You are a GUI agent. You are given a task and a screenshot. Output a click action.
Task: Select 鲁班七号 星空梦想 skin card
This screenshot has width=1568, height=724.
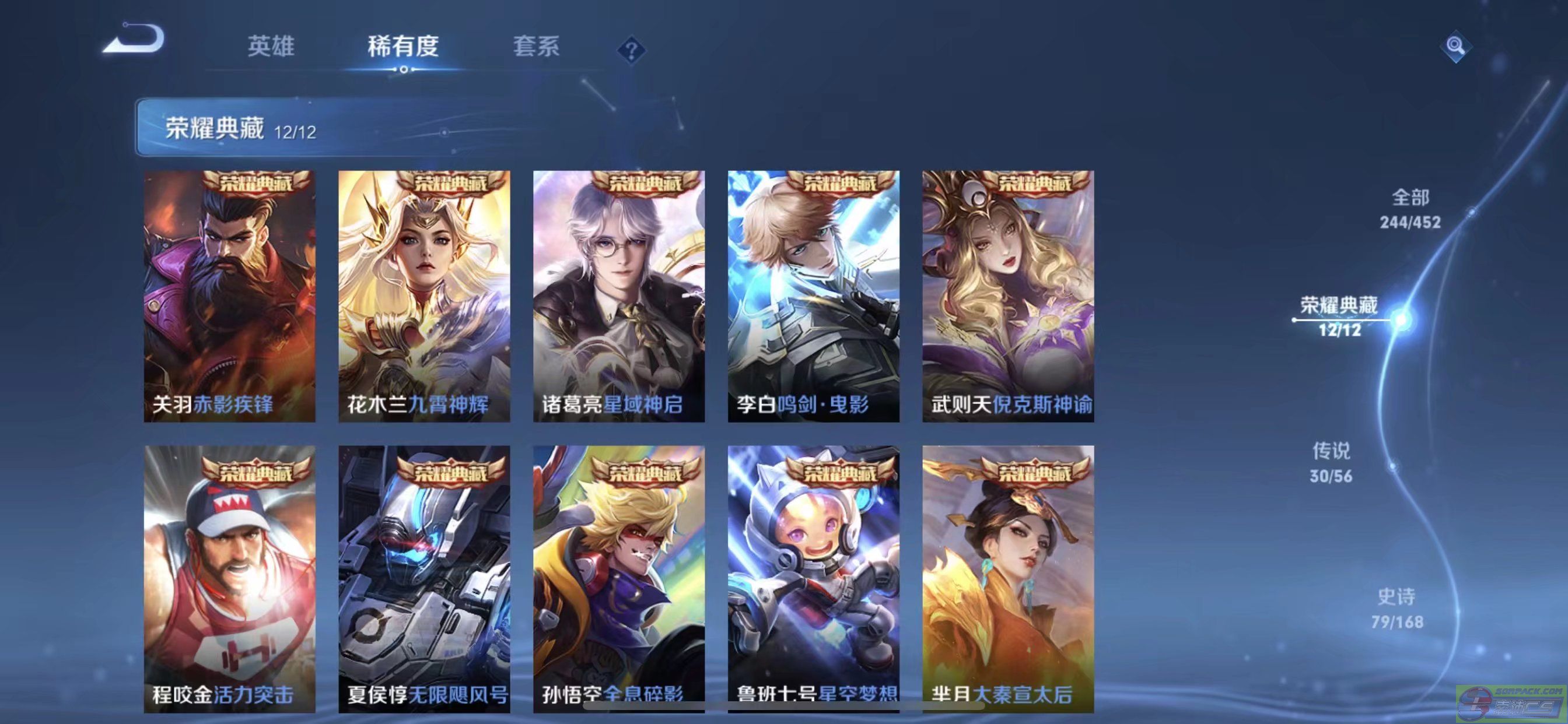coord(814,578)
